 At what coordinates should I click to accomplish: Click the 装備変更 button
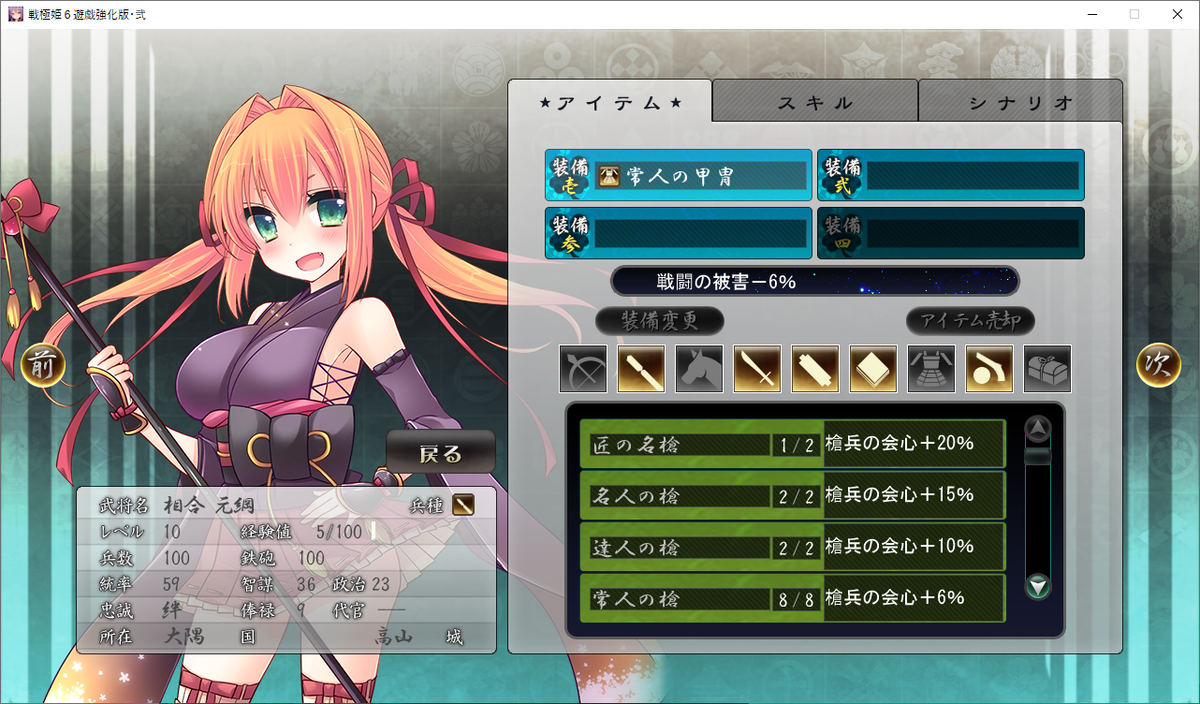(659, 321)
